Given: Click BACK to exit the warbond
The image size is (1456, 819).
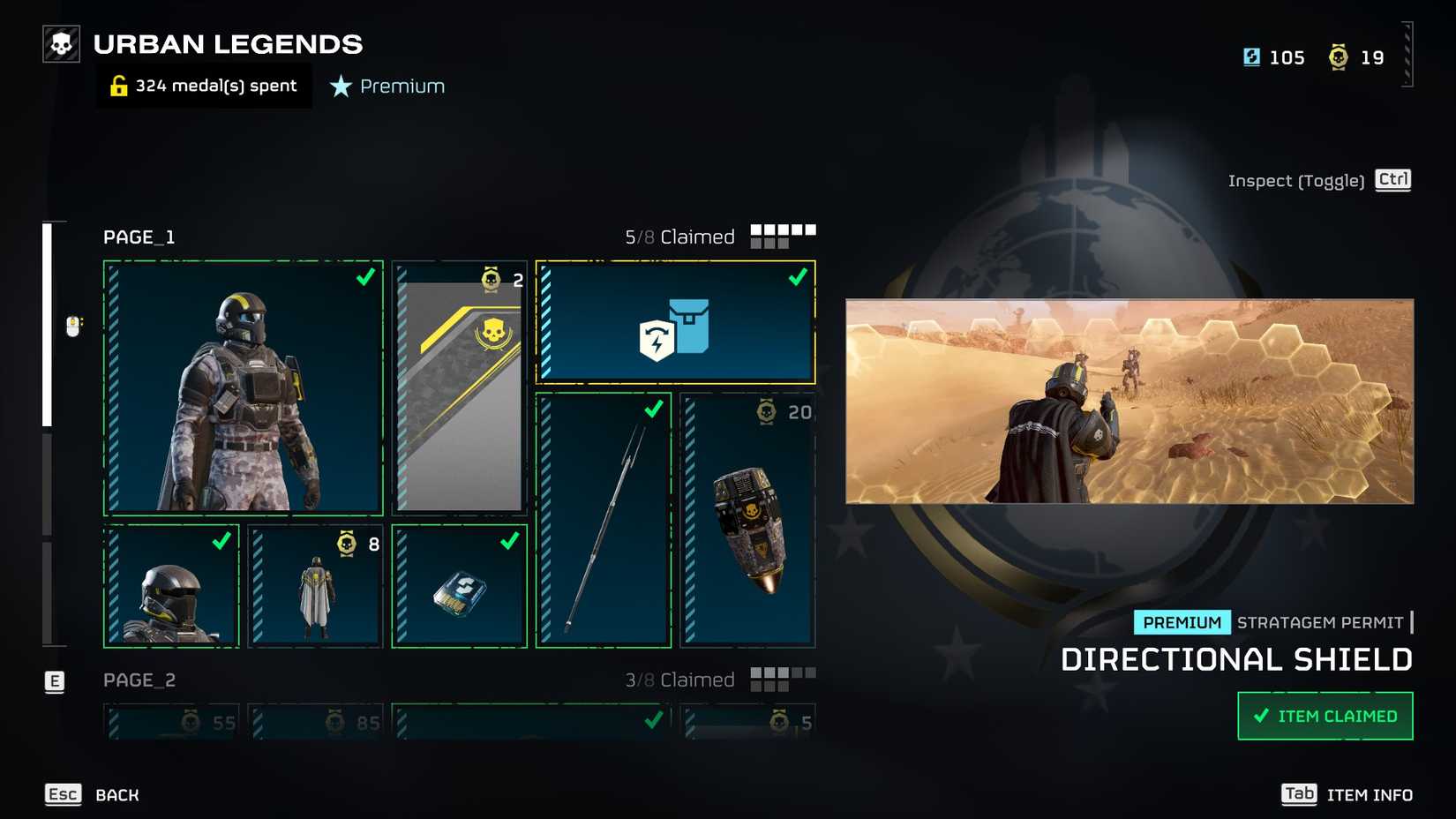Looking at the screenshot, I should tap(116, 794).
